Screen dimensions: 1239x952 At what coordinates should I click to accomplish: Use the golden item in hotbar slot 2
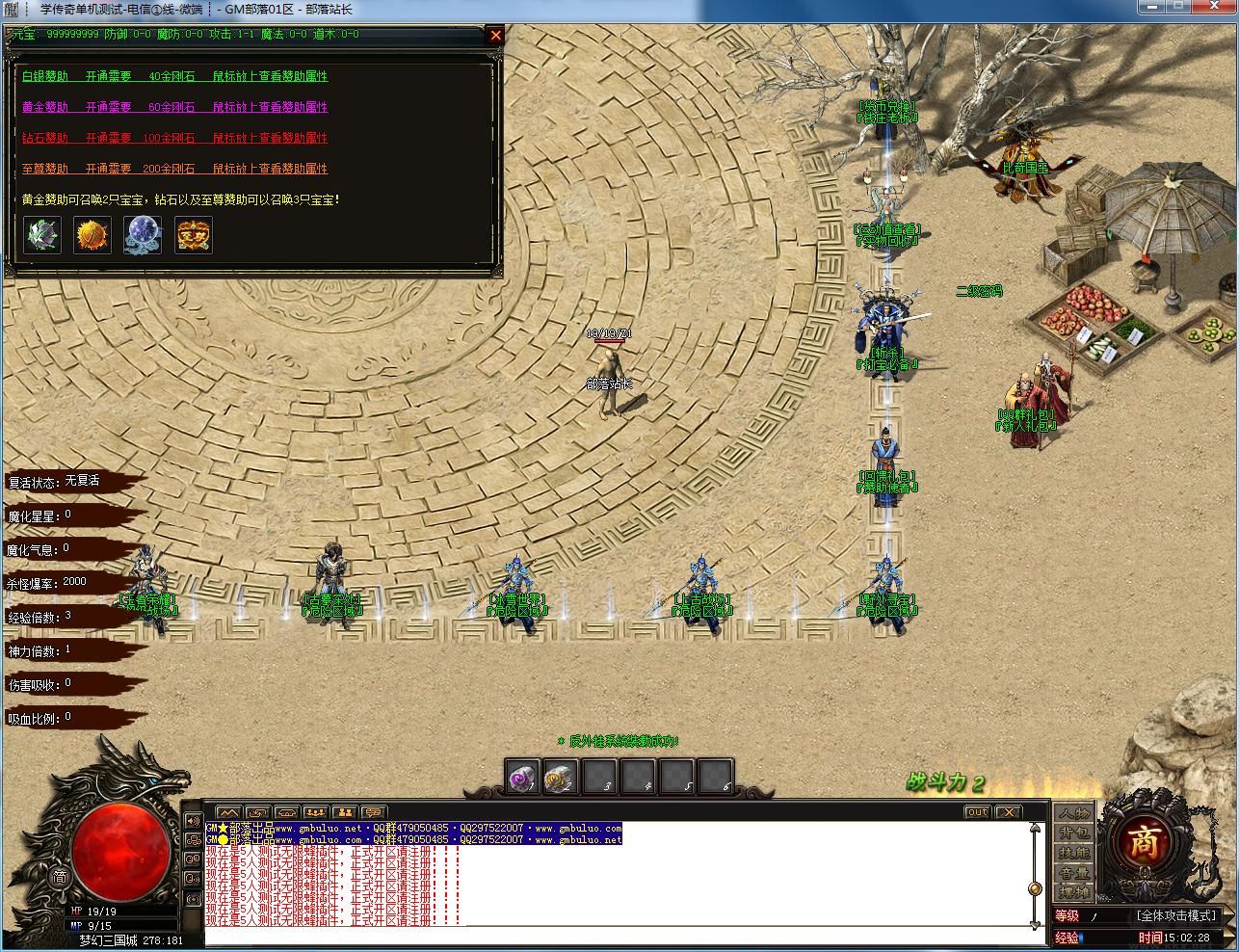coord(560,777)
